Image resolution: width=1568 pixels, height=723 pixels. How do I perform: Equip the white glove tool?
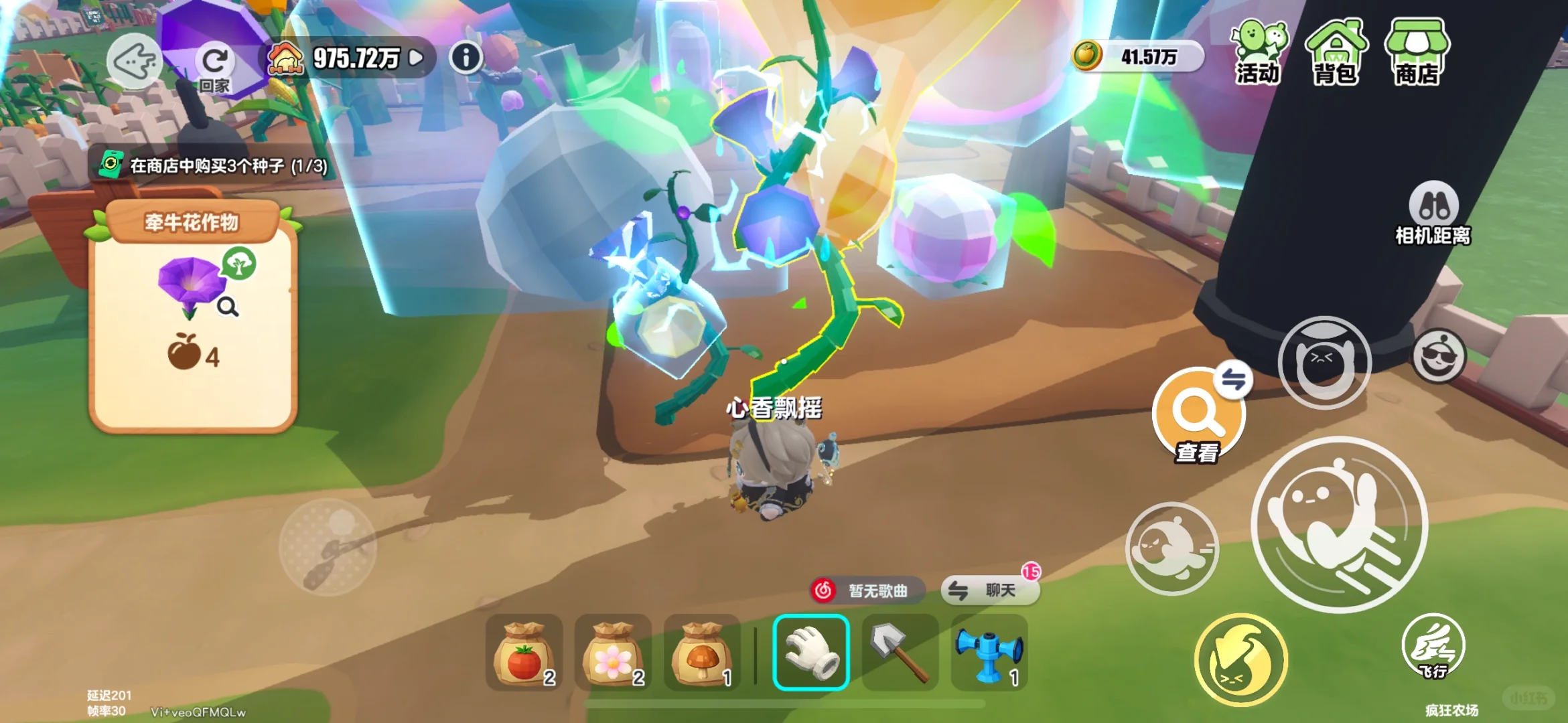pos(811,652)
